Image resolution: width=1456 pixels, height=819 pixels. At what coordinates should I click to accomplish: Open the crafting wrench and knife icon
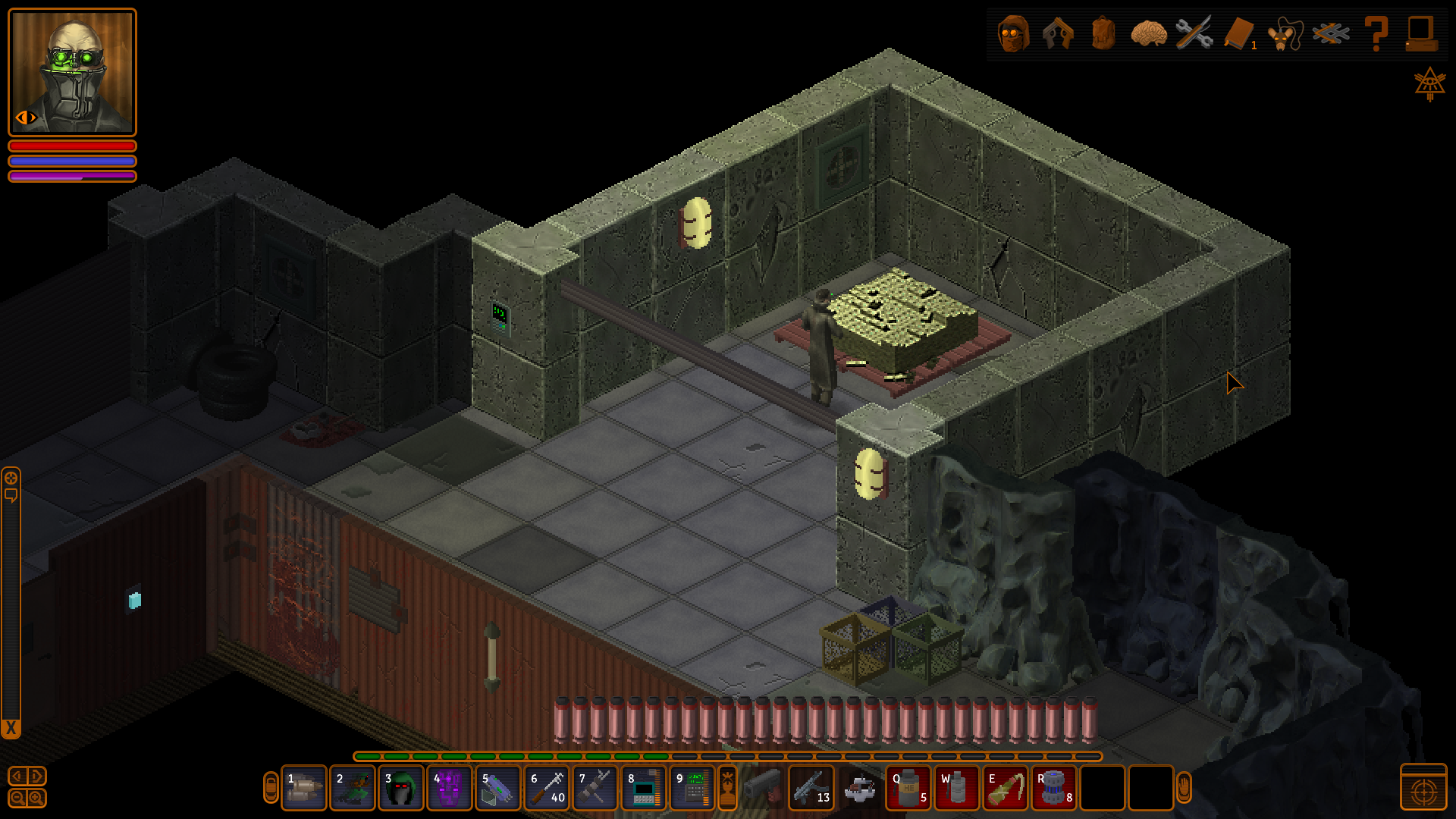1194,33
